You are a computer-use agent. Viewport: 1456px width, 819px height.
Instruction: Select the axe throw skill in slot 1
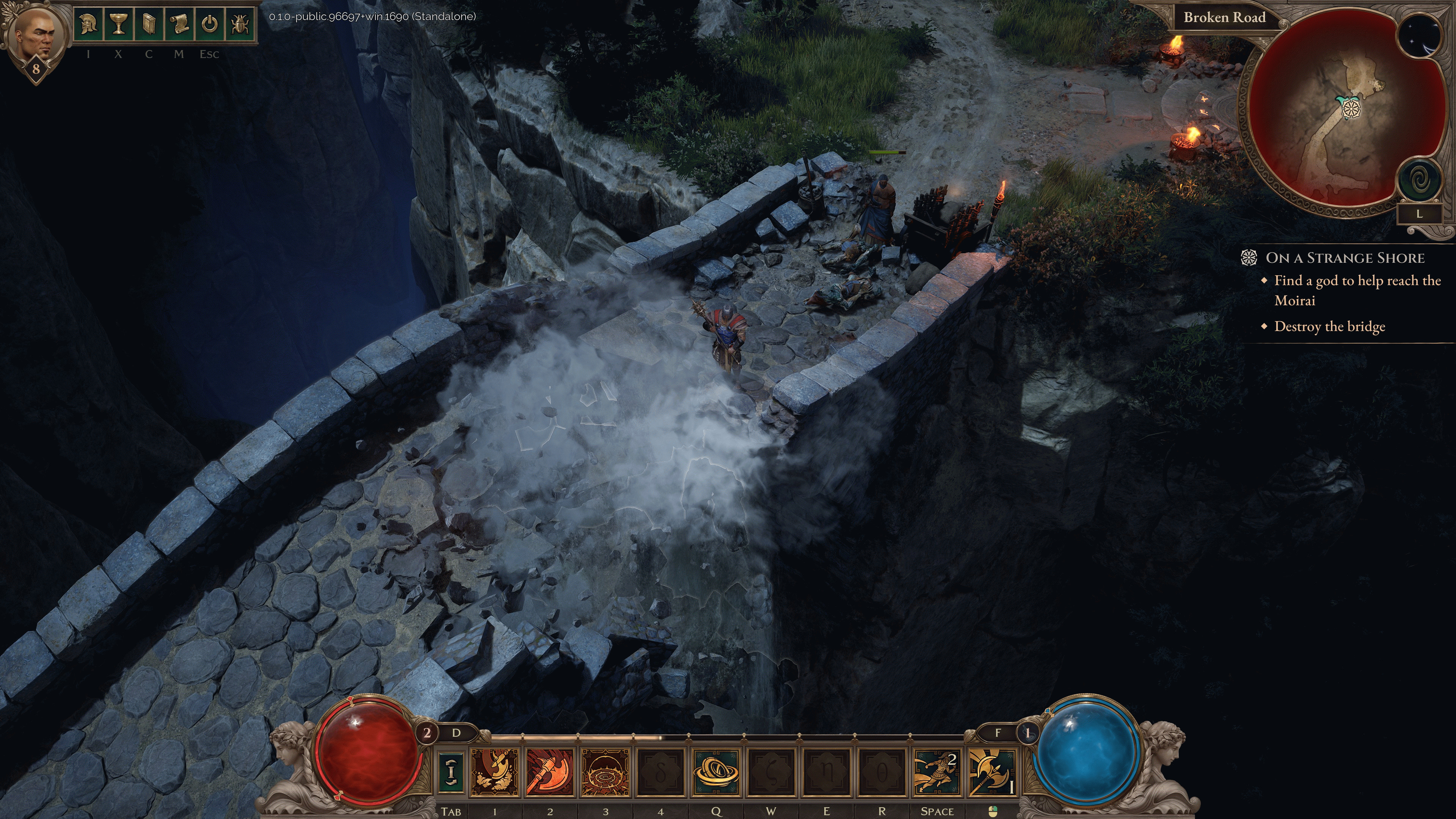click(x=494, y=772)
